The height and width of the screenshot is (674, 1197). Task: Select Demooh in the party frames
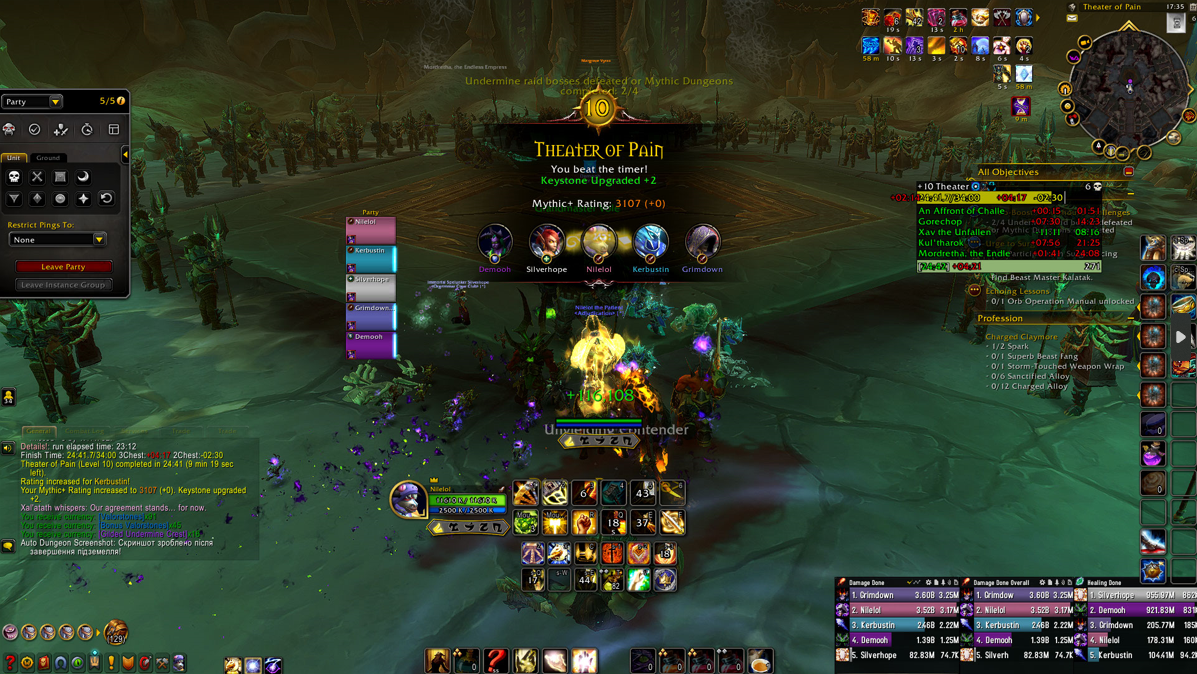371,344
